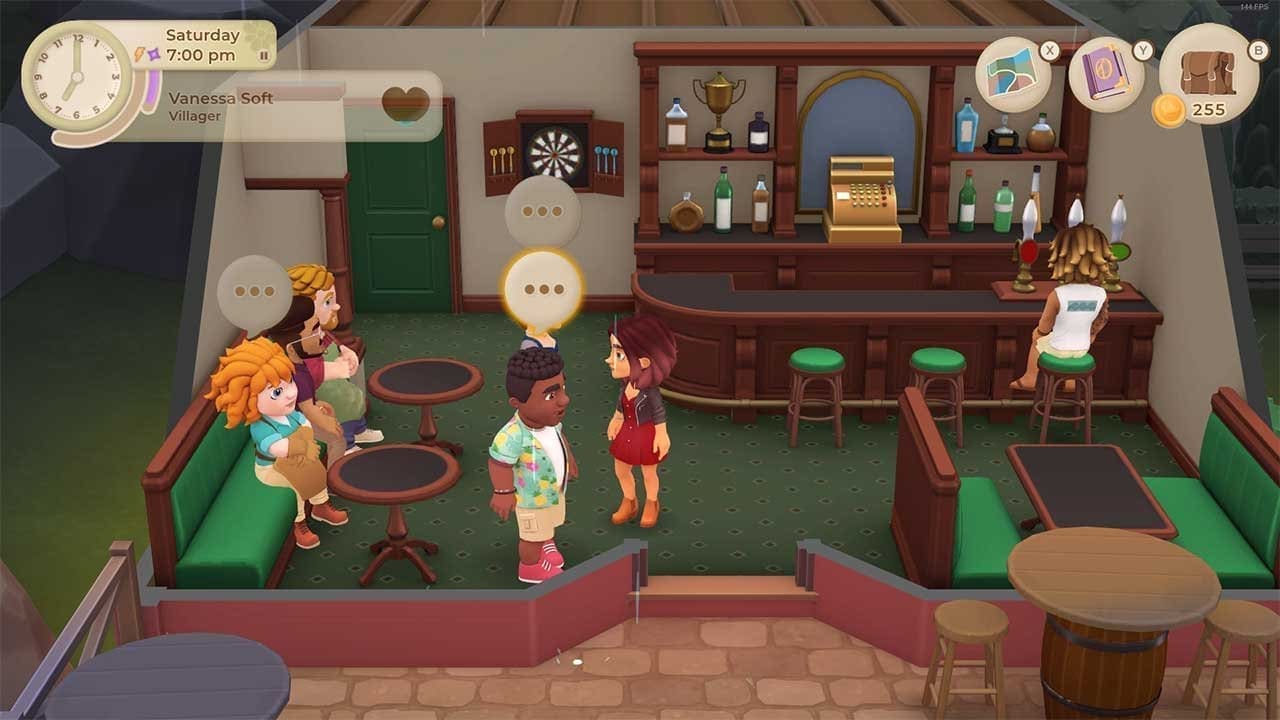
Task: Select the grey speech bubble below the dartboard
Action: click(542, 212)
